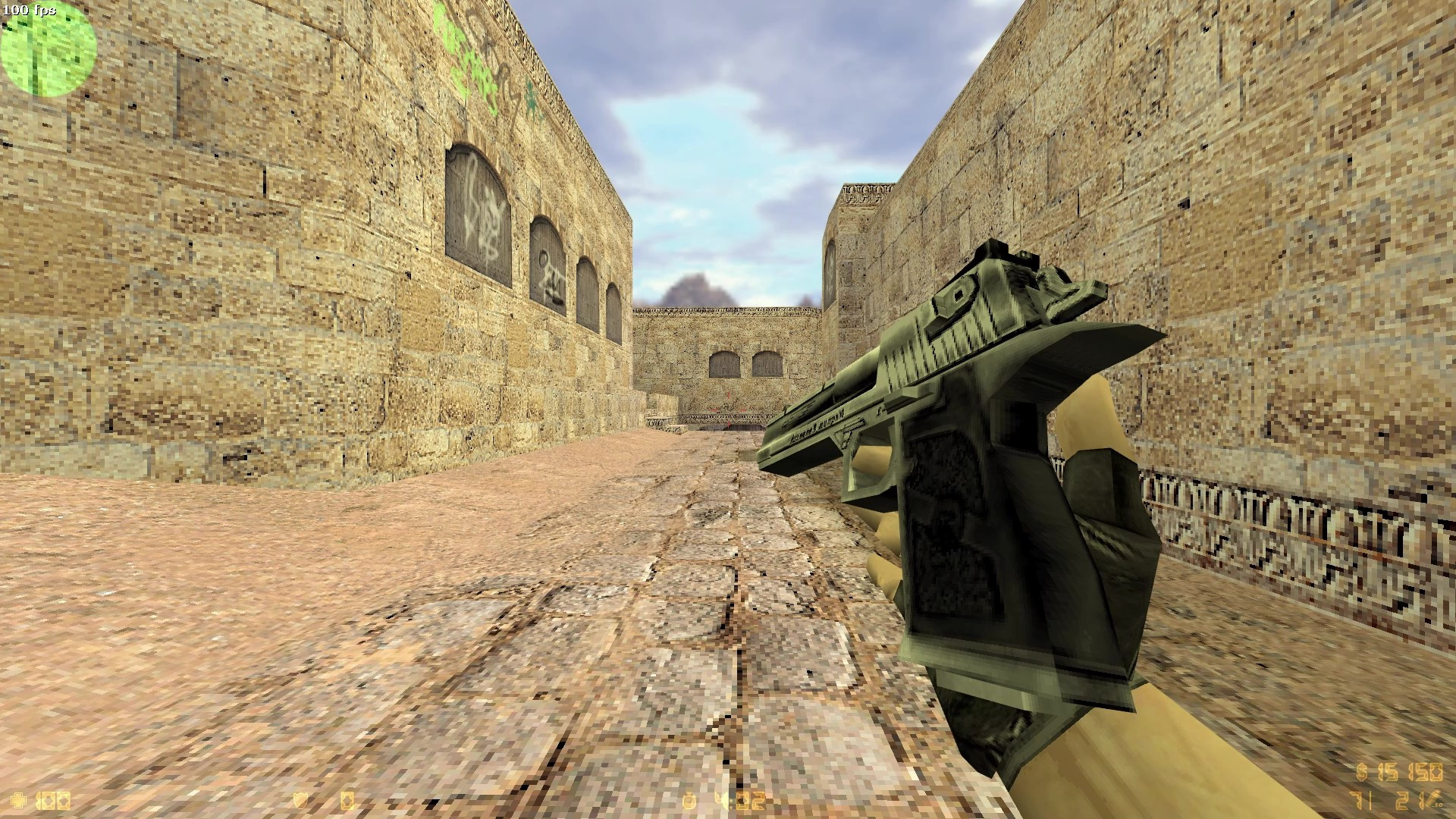Screen dimensions: 1456x819
Task: Click the dollar sign money icon
Action: click(x=1362, y=771)
